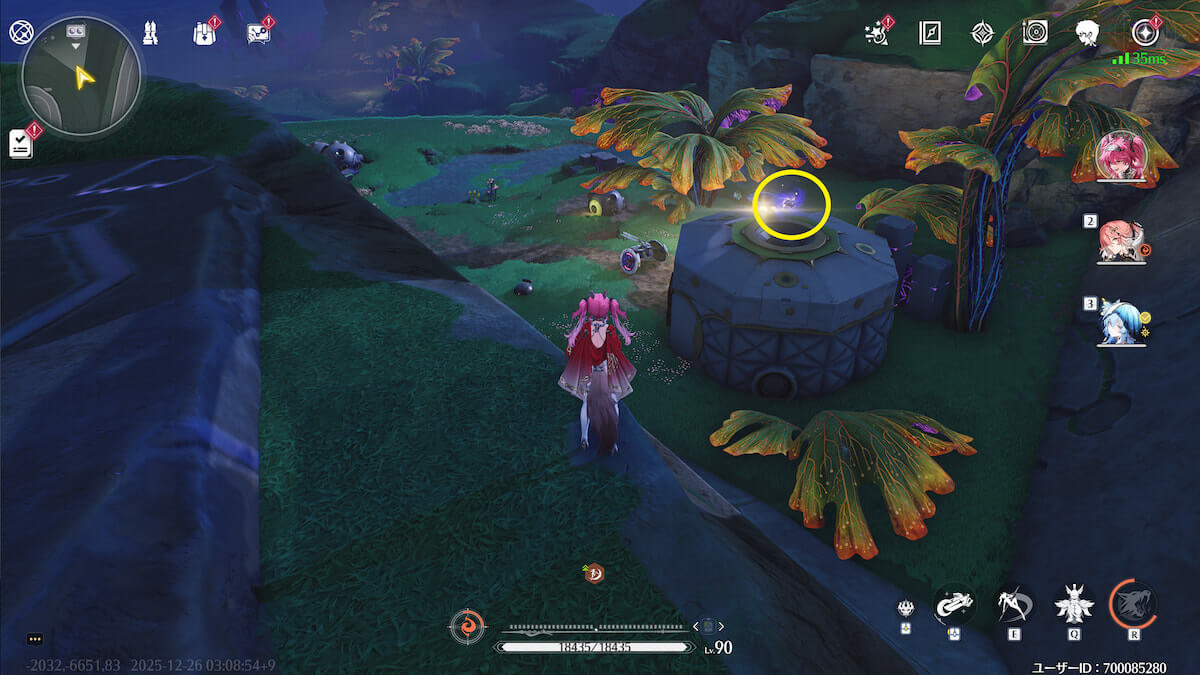Viewport: 1200px width, 675px height.
Task: Select the active pink-haired character portrait
Action: point(1121,157)
